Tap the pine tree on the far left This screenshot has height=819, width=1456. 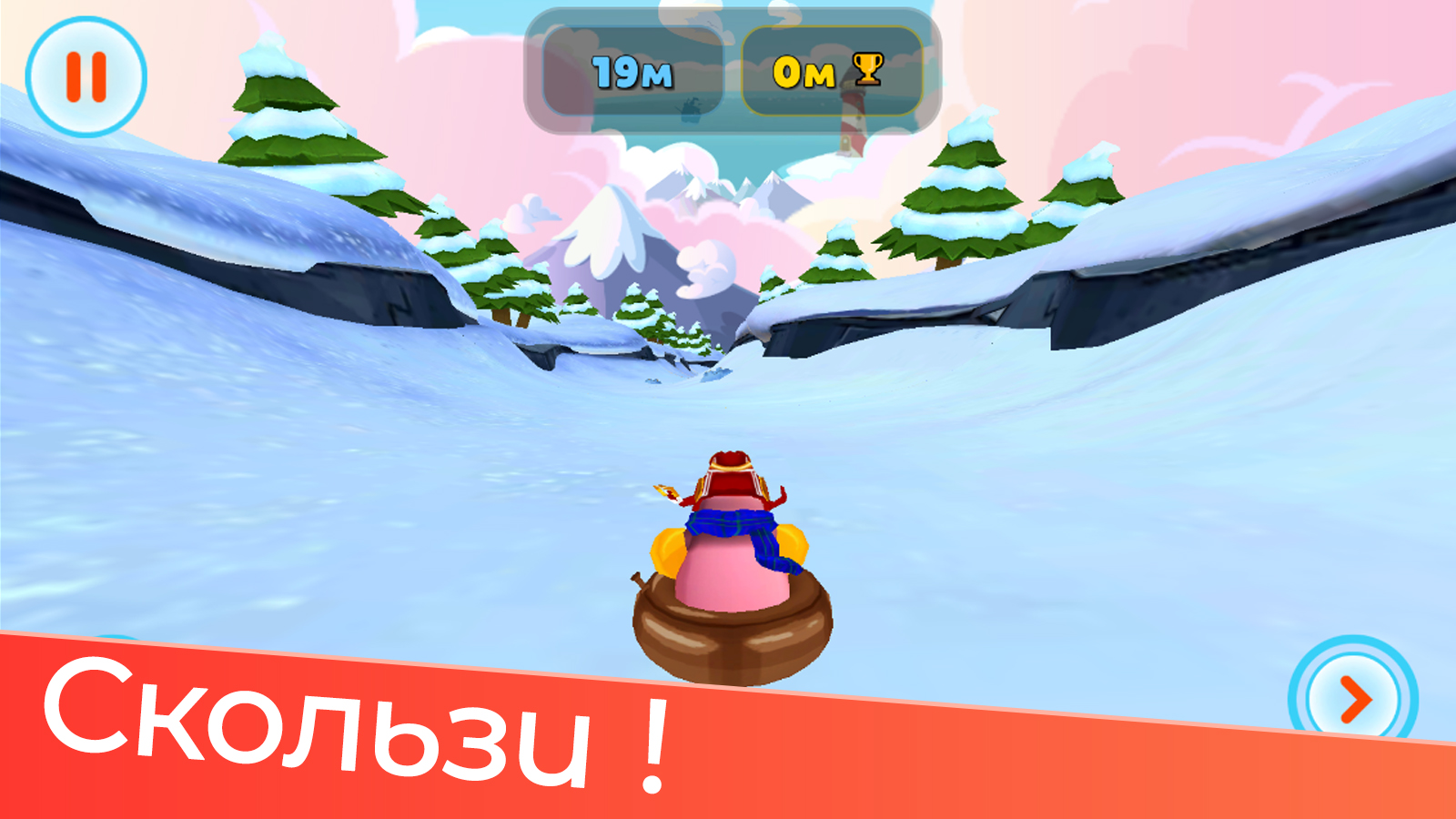point(273,118)
